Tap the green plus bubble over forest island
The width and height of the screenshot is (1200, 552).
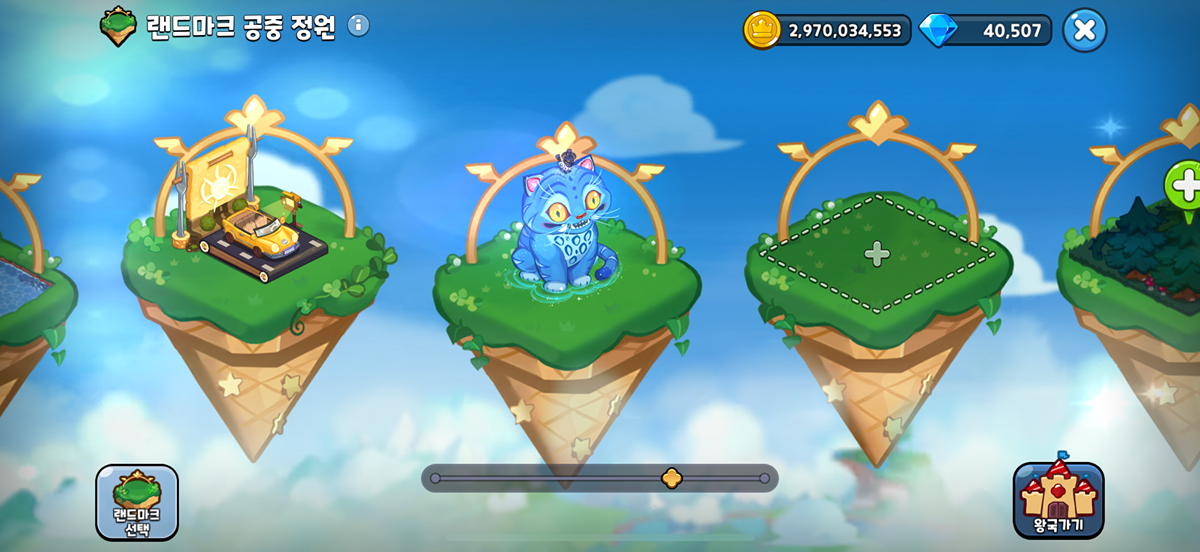click(1184, 186)
